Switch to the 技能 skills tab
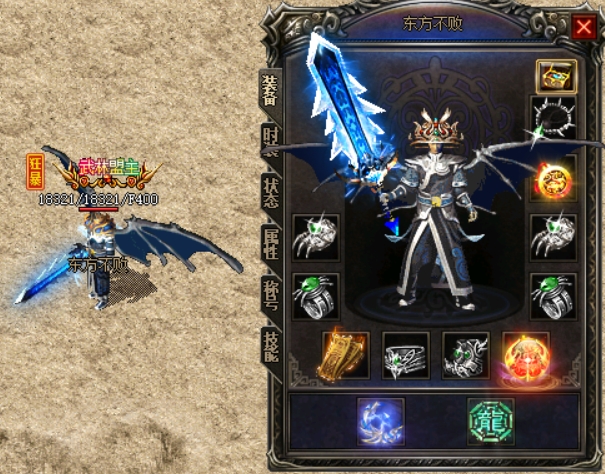605x474 pixels. click(271, 345)
